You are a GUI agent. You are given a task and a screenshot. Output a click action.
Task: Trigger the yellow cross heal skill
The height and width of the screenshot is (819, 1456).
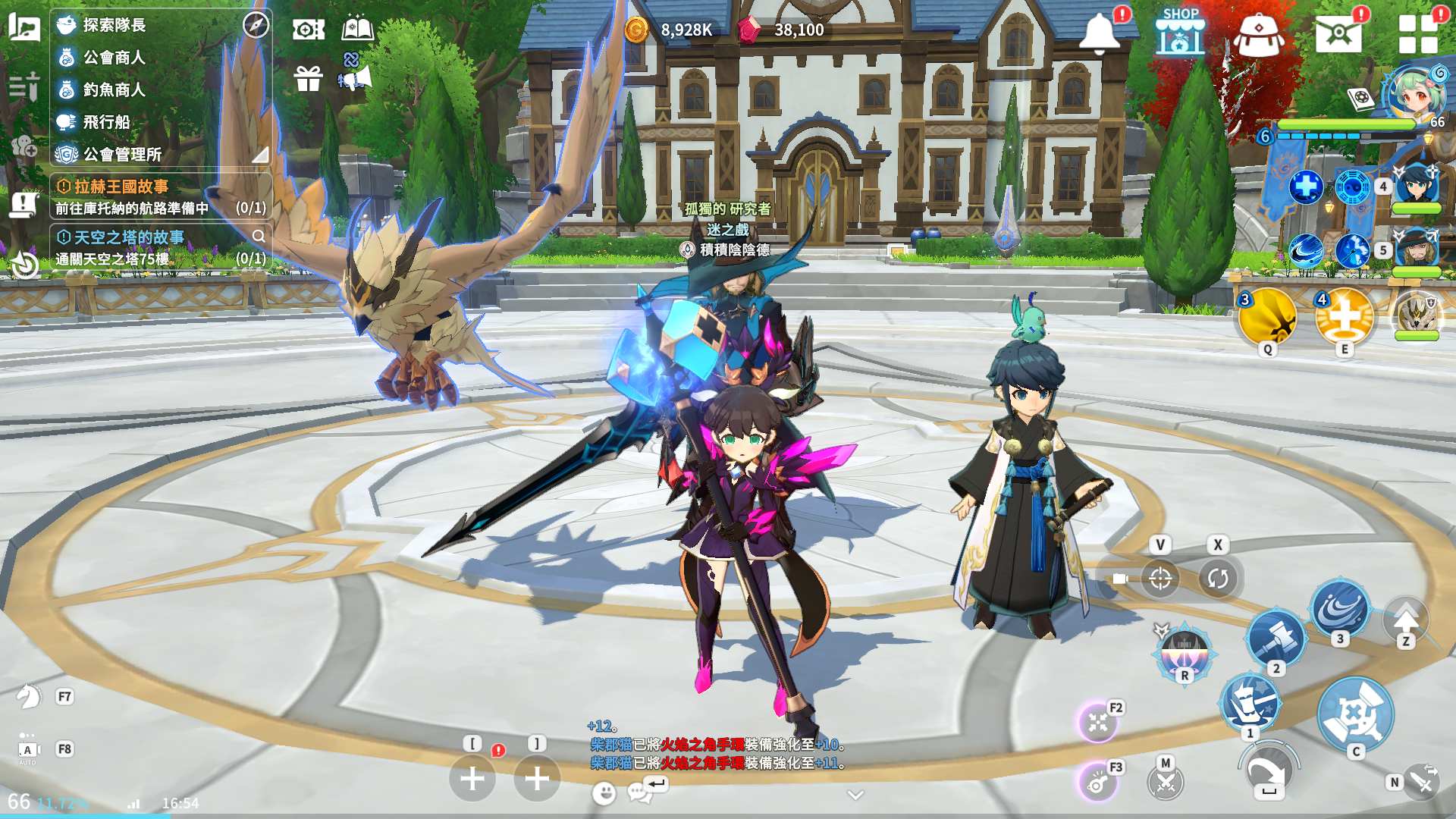coord(1344,317)
